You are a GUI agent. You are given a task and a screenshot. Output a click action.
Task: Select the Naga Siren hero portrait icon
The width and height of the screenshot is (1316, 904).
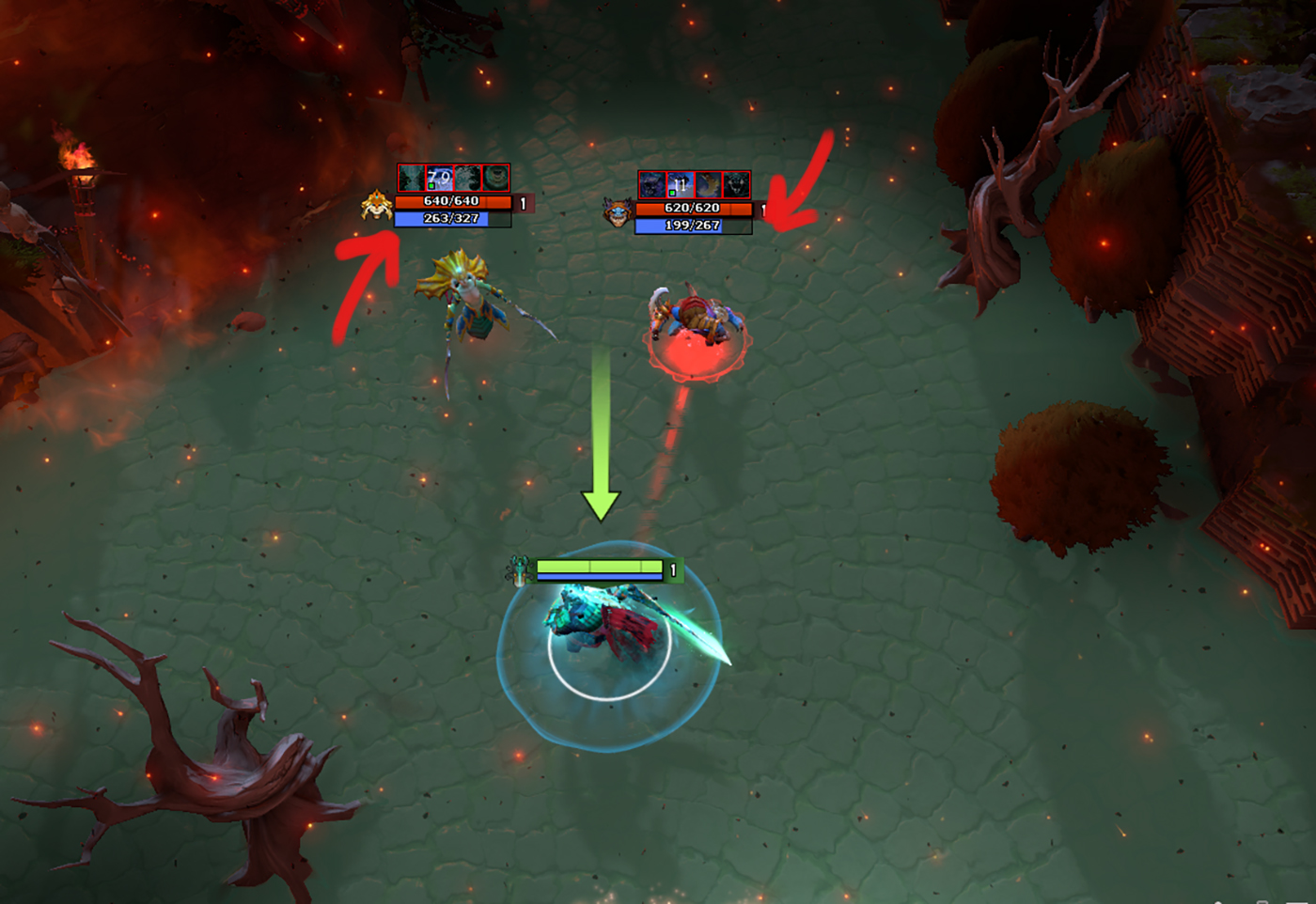tap(377, 204)
